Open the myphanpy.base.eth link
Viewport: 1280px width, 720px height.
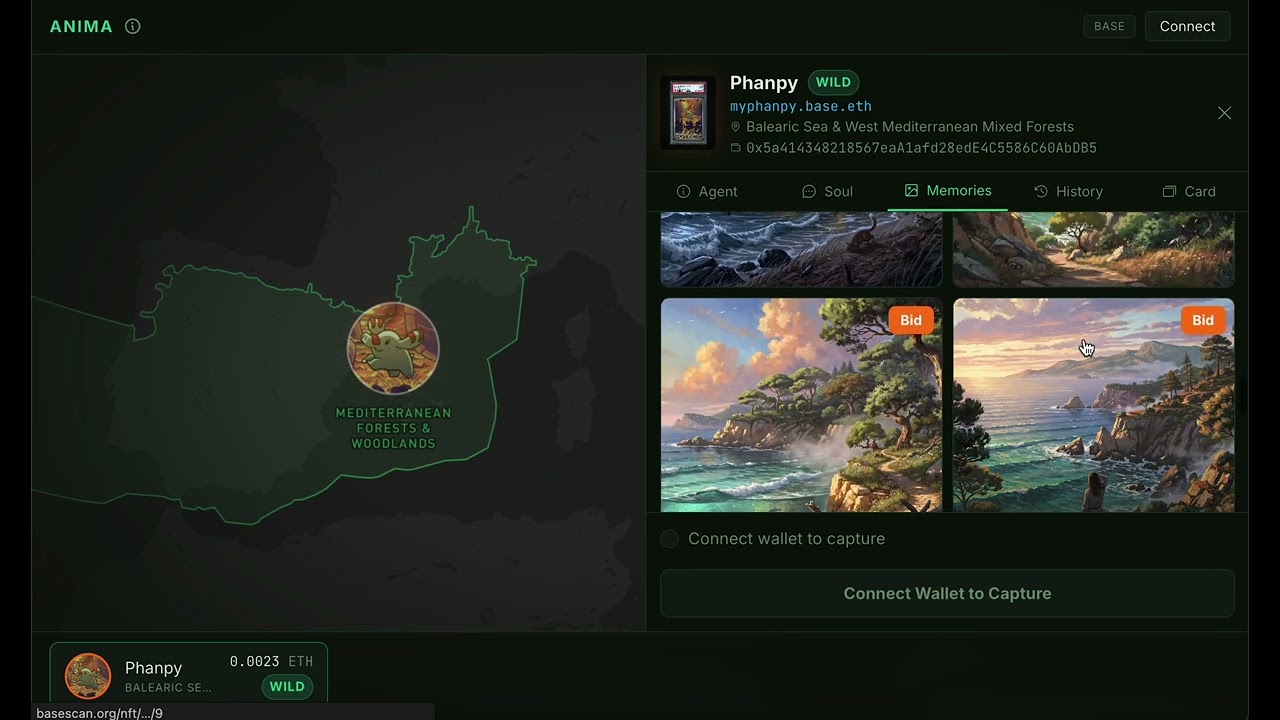pos(800,106)
